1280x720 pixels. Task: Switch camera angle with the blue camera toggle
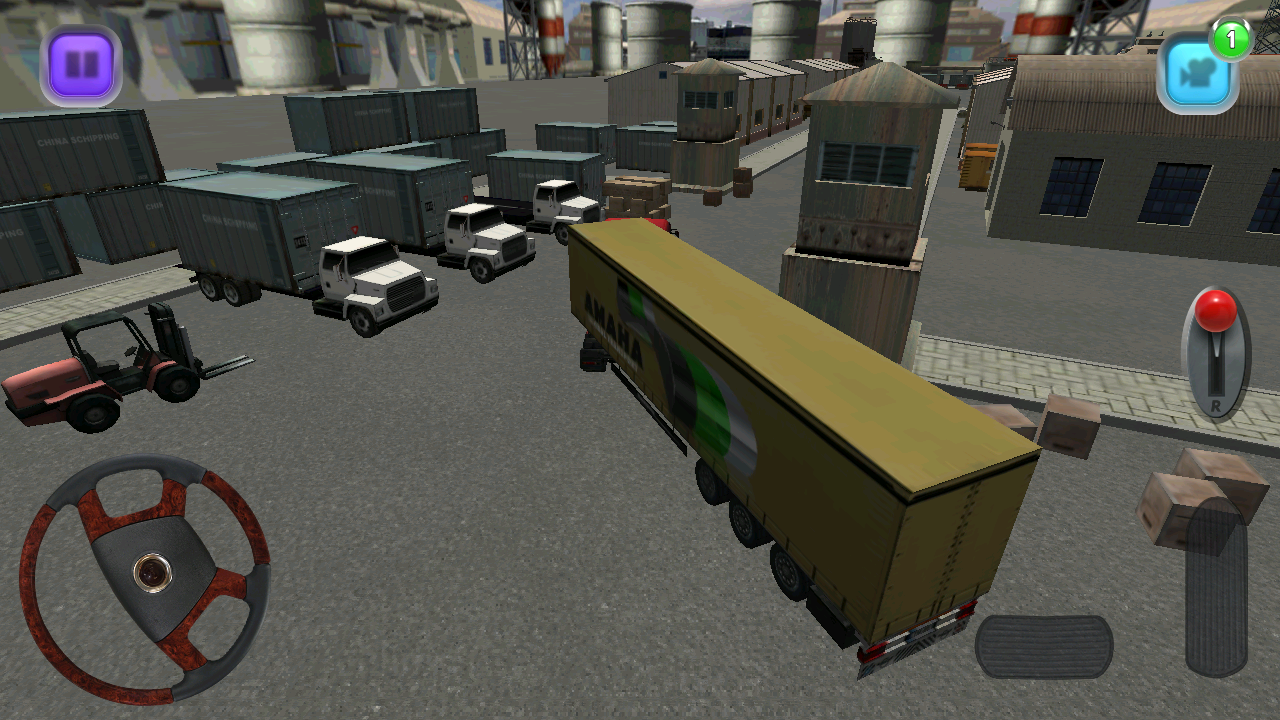click(1199, 74)
